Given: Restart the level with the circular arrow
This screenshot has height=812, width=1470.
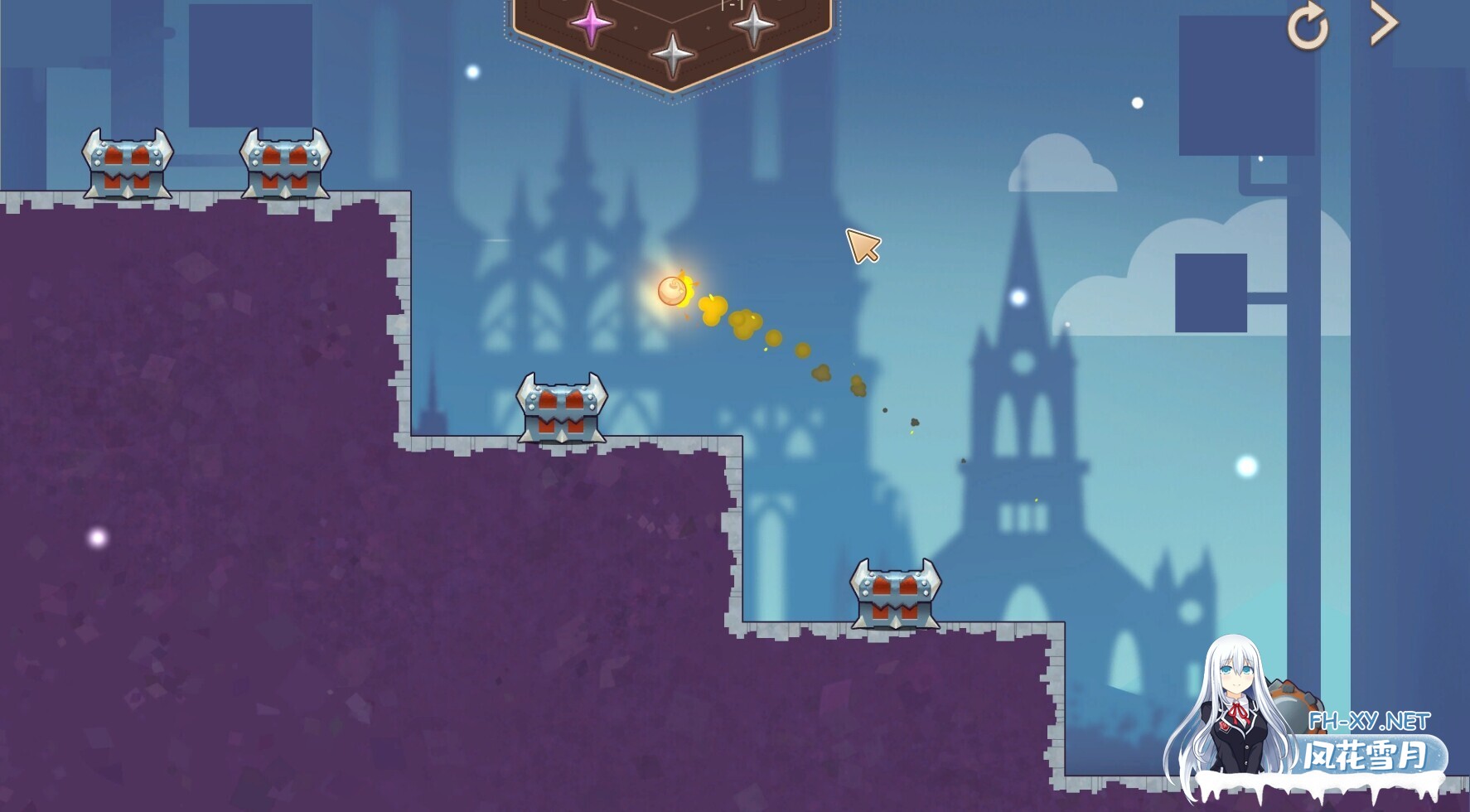Looking at the screenshot, I should click(x=1307, y=27).
